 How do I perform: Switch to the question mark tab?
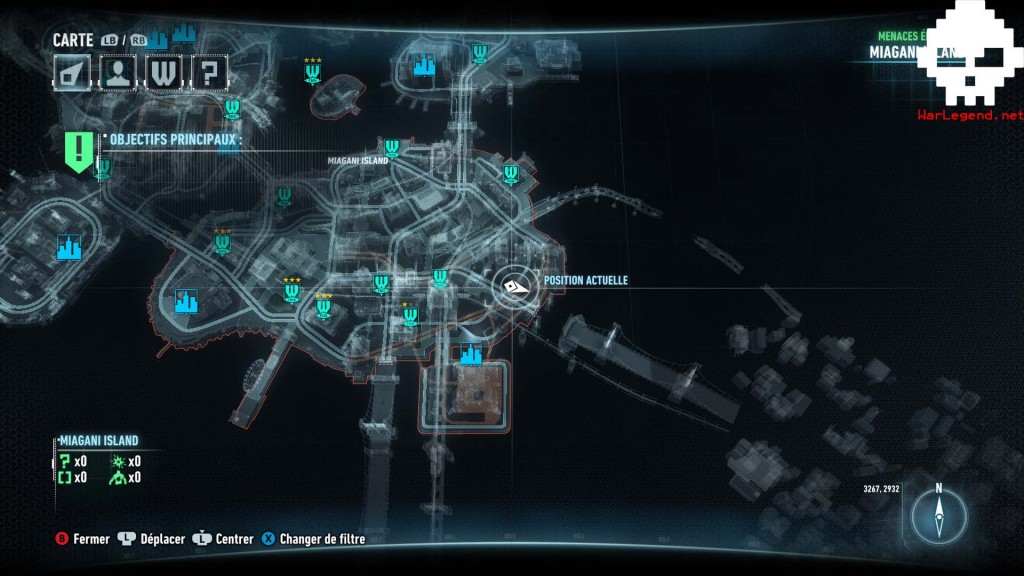208,71
